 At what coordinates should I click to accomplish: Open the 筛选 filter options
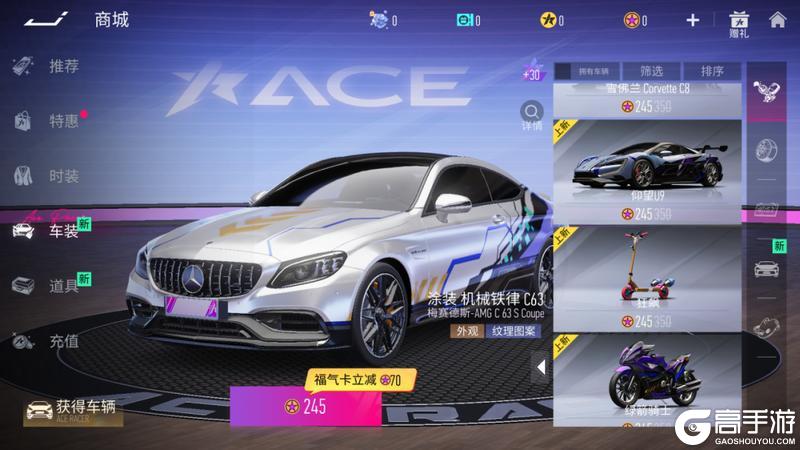[x=651, y=71]
